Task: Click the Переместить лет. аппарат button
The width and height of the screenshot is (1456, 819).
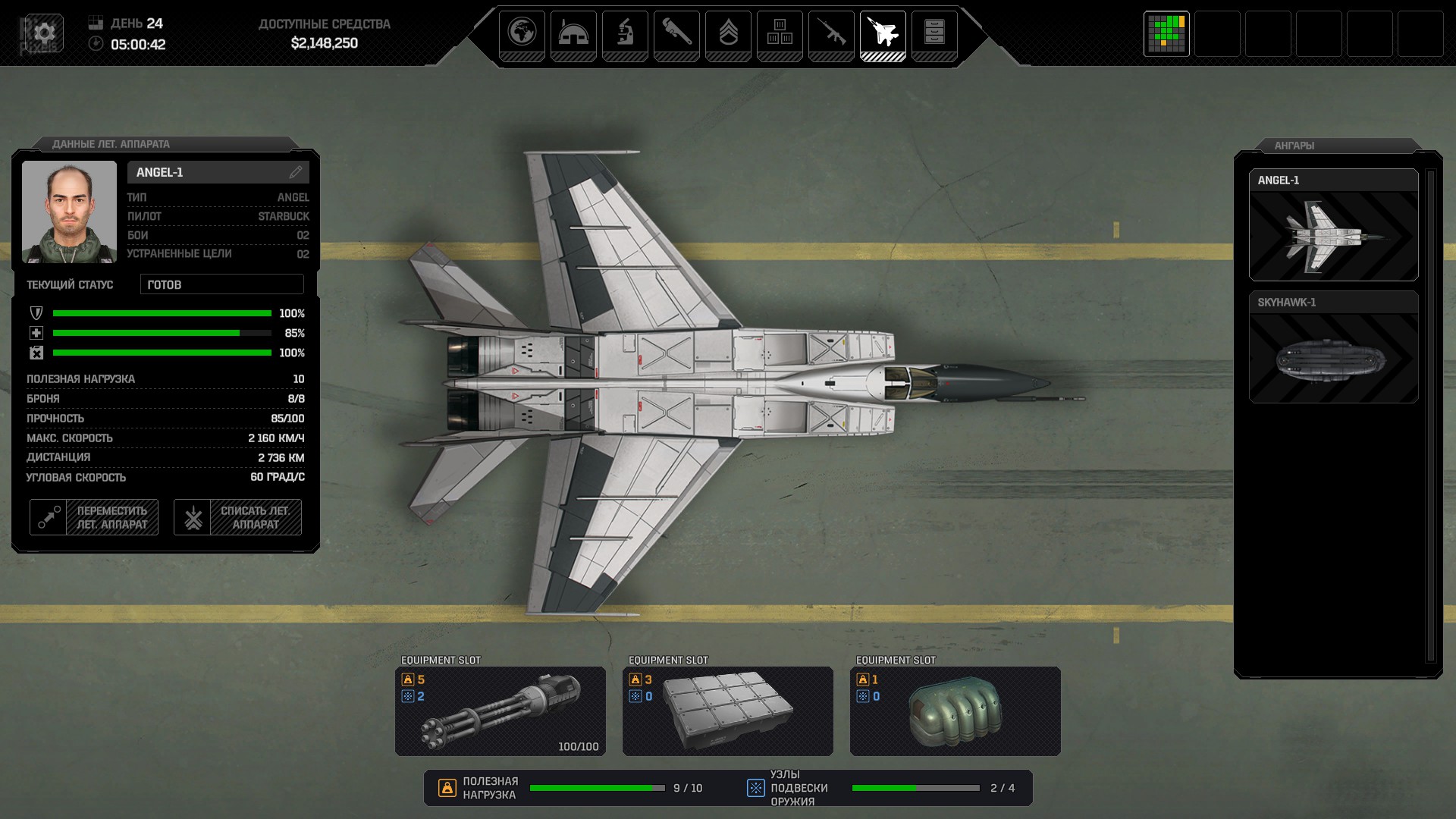Action: 94,517
